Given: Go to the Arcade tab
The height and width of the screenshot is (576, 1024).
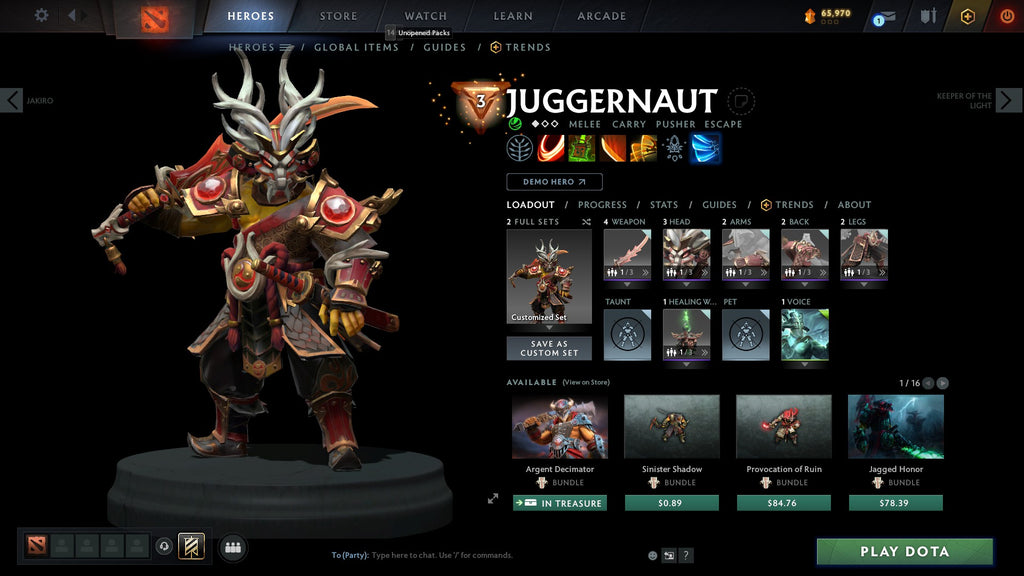Looking at the screenshot, I should [602, 16].
